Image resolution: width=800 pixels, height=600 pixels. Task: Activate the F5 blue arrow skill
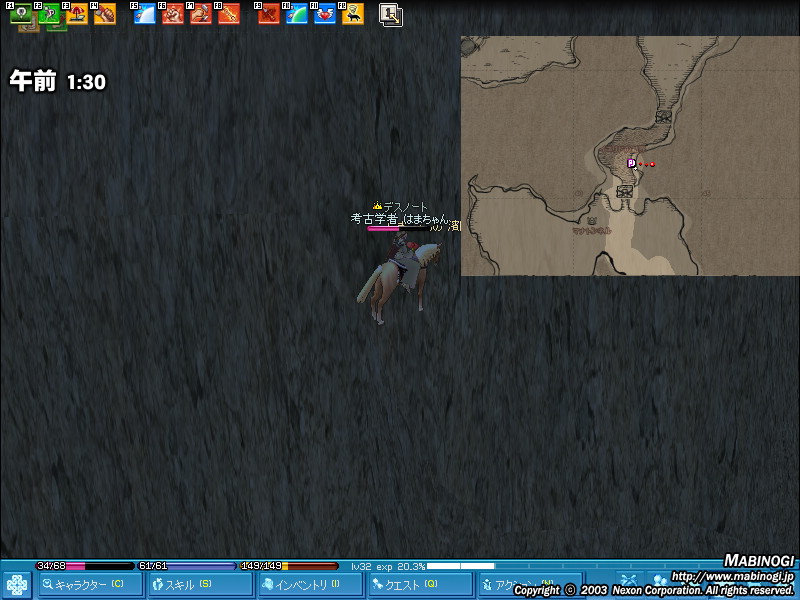pos(145,14)
